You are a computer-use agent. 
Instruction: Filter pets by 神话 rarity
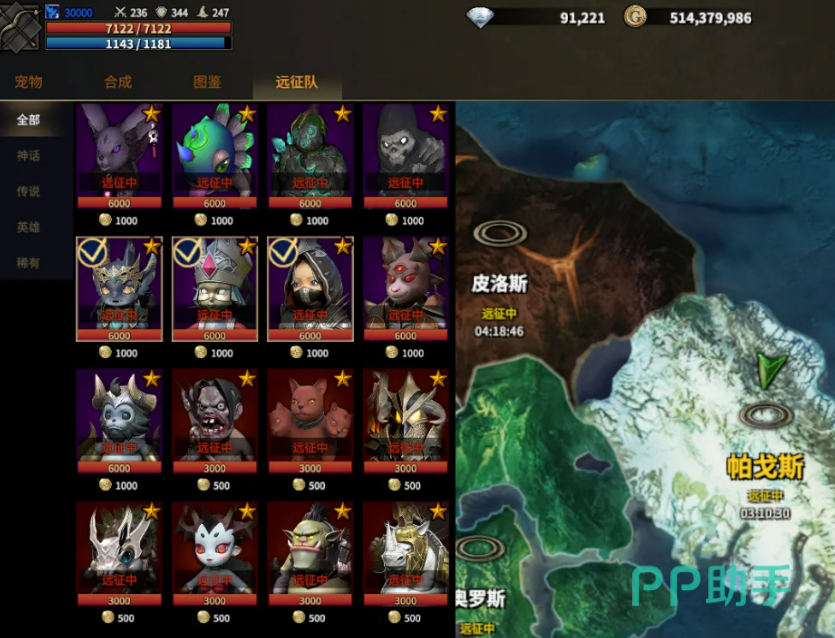(28, 156)
